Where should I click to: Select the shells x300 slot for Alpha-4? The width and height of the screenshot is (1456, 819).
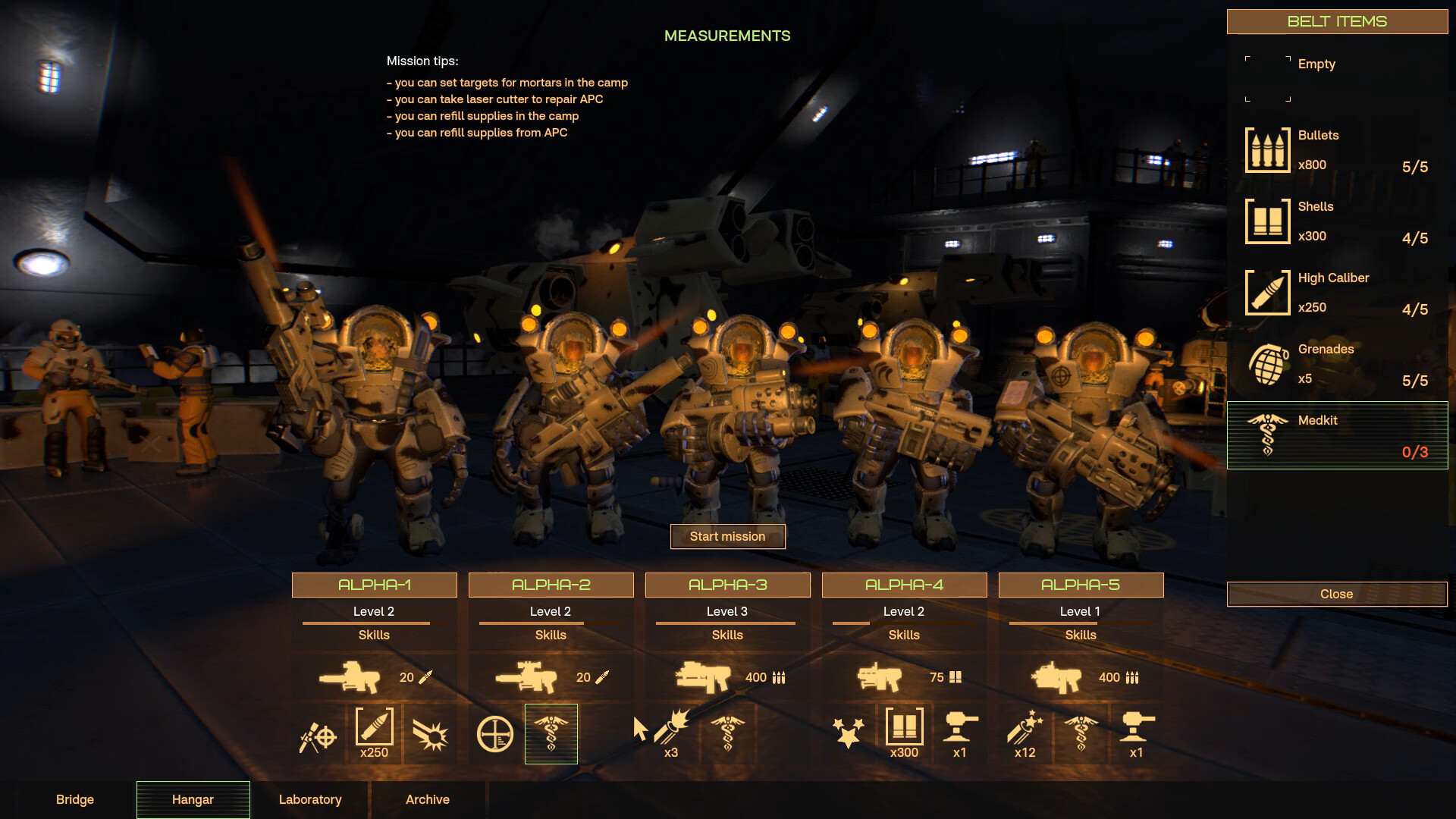904,733
